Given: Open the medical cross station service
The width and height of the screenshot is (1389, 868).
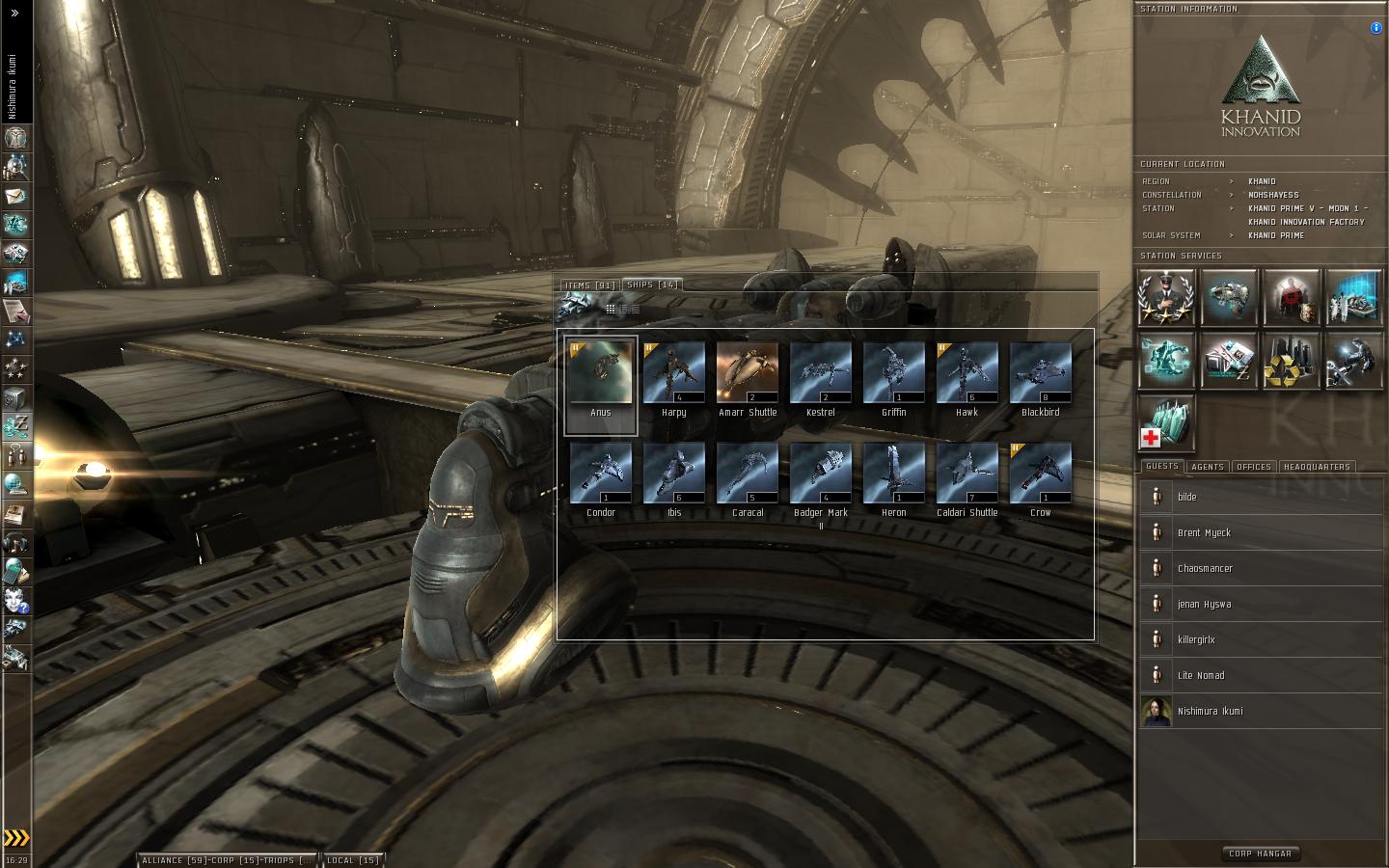Looking at the screenshot, I should point(1166,422).
